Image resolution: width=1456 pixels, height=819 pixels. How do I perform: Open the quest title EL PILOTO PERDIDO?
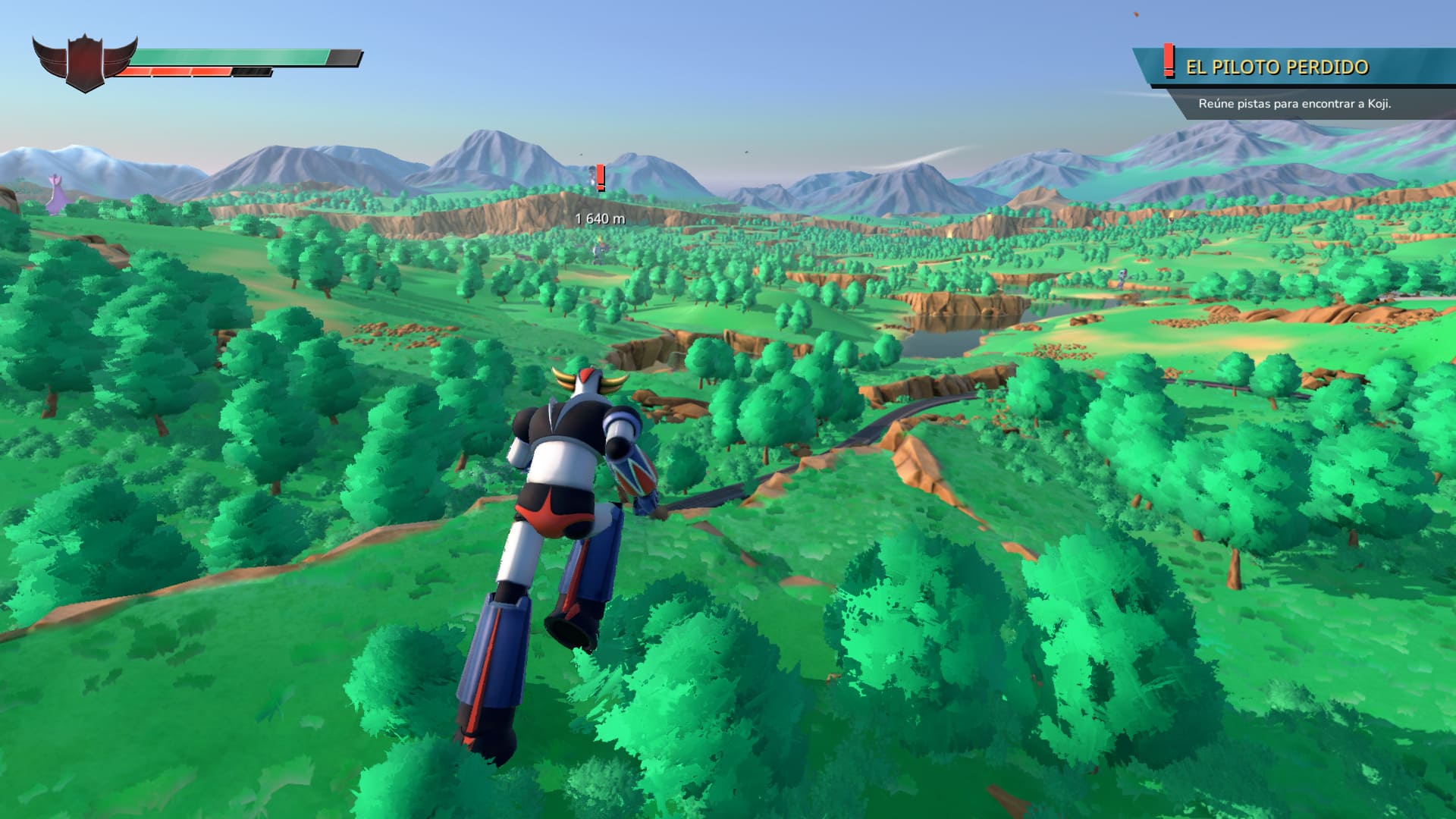pyautogui.click(x=1278, y=67)
